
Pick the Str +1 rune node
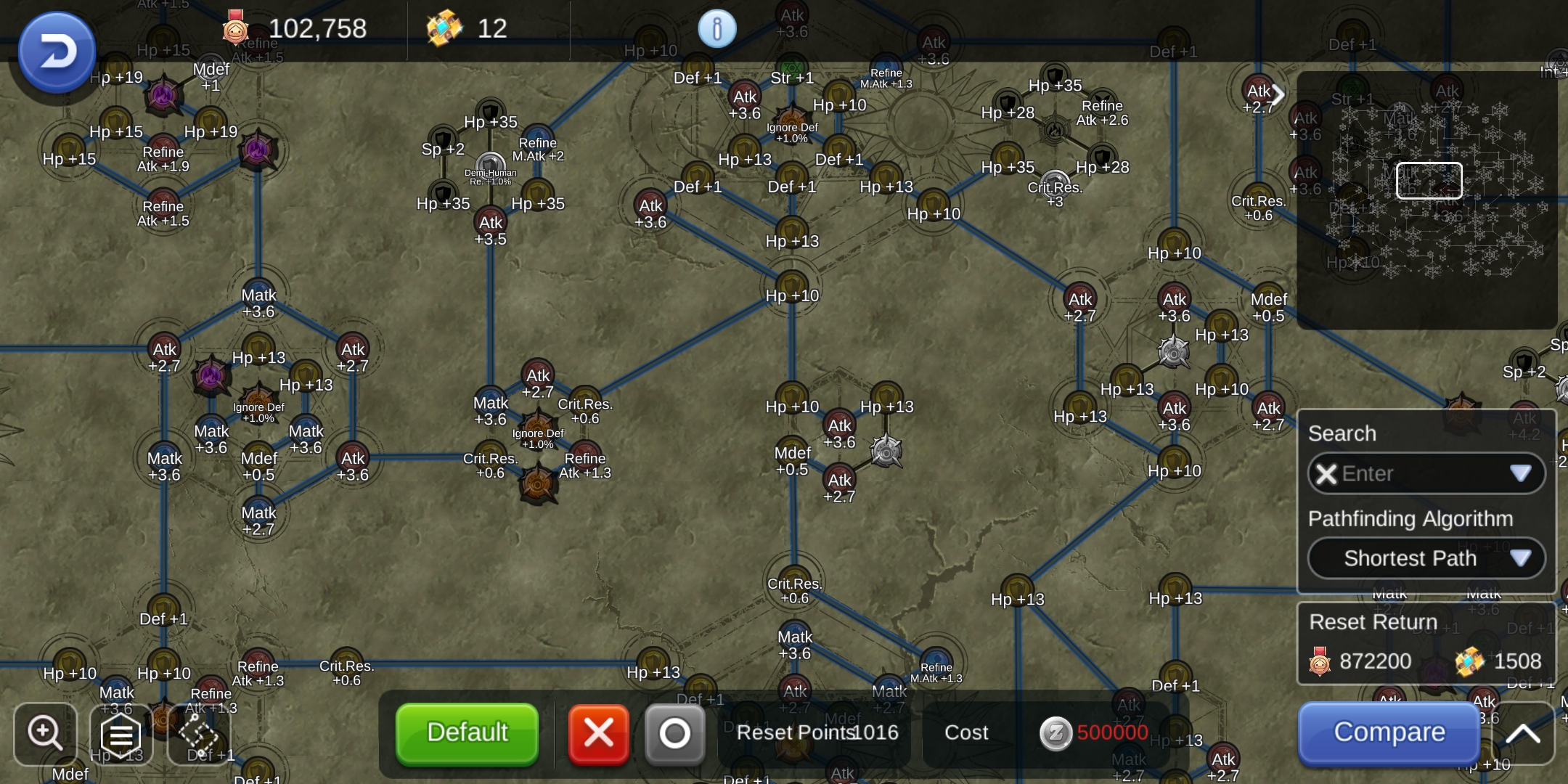791,70
